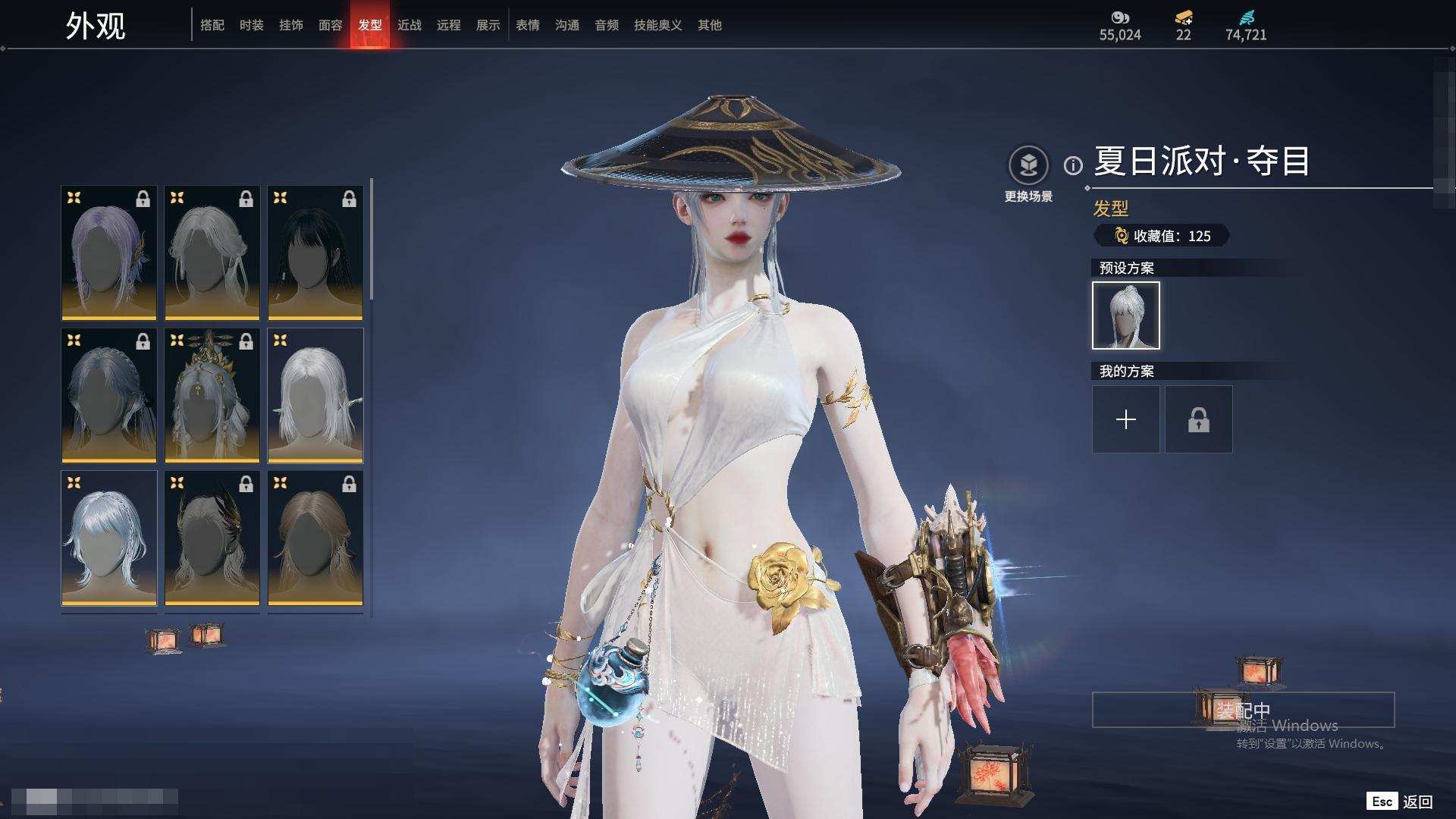
Task: Choose the black hair with bangs thumbnail
Action: 315,253
